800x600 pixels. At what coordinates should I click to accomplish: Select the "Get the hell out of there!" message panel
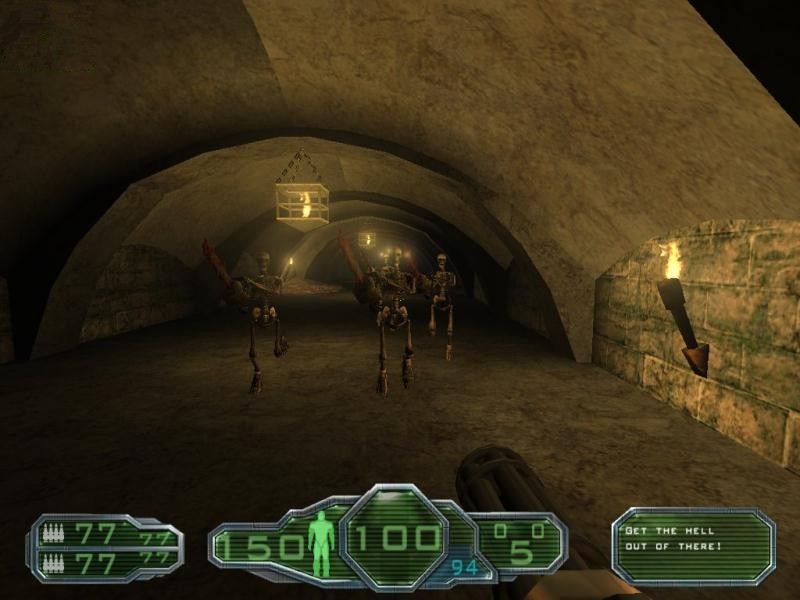(693, 545)
